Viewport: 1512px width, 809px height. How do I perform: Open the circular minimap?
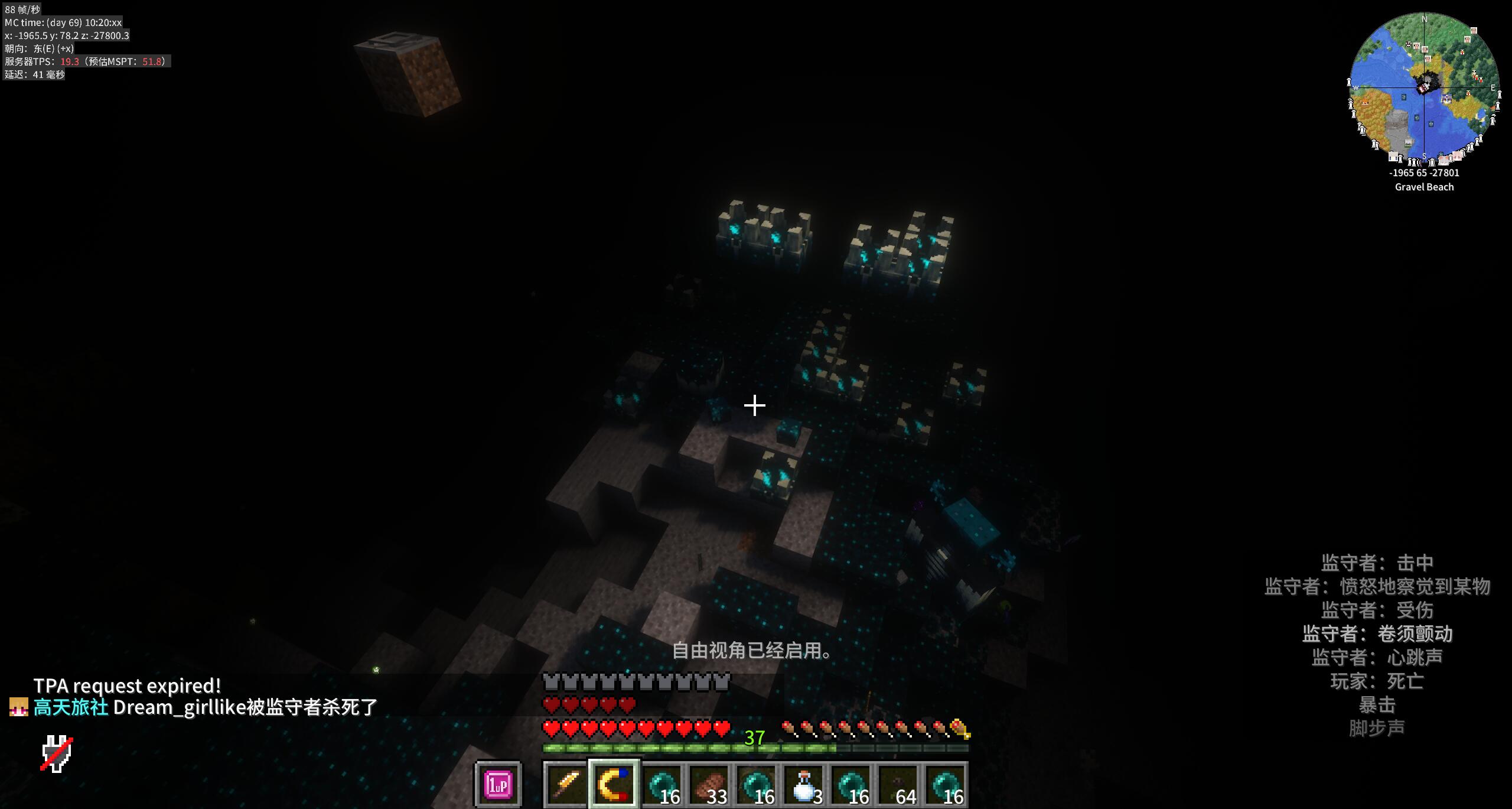click(1424, 87)
